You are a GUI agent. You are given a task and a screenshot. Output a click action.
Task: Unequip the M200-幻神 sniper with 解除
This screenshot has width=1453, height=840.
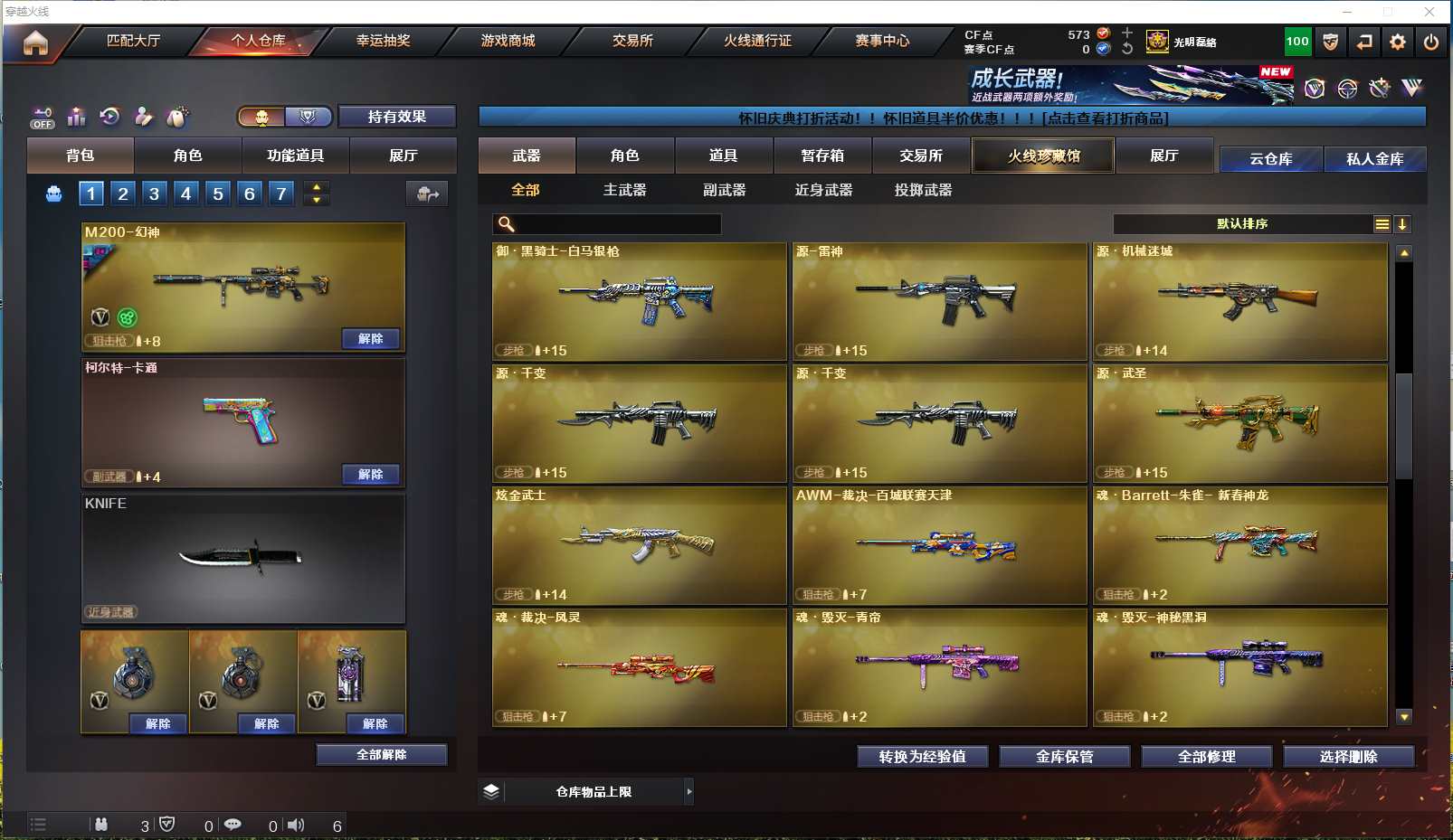point(370,338)
